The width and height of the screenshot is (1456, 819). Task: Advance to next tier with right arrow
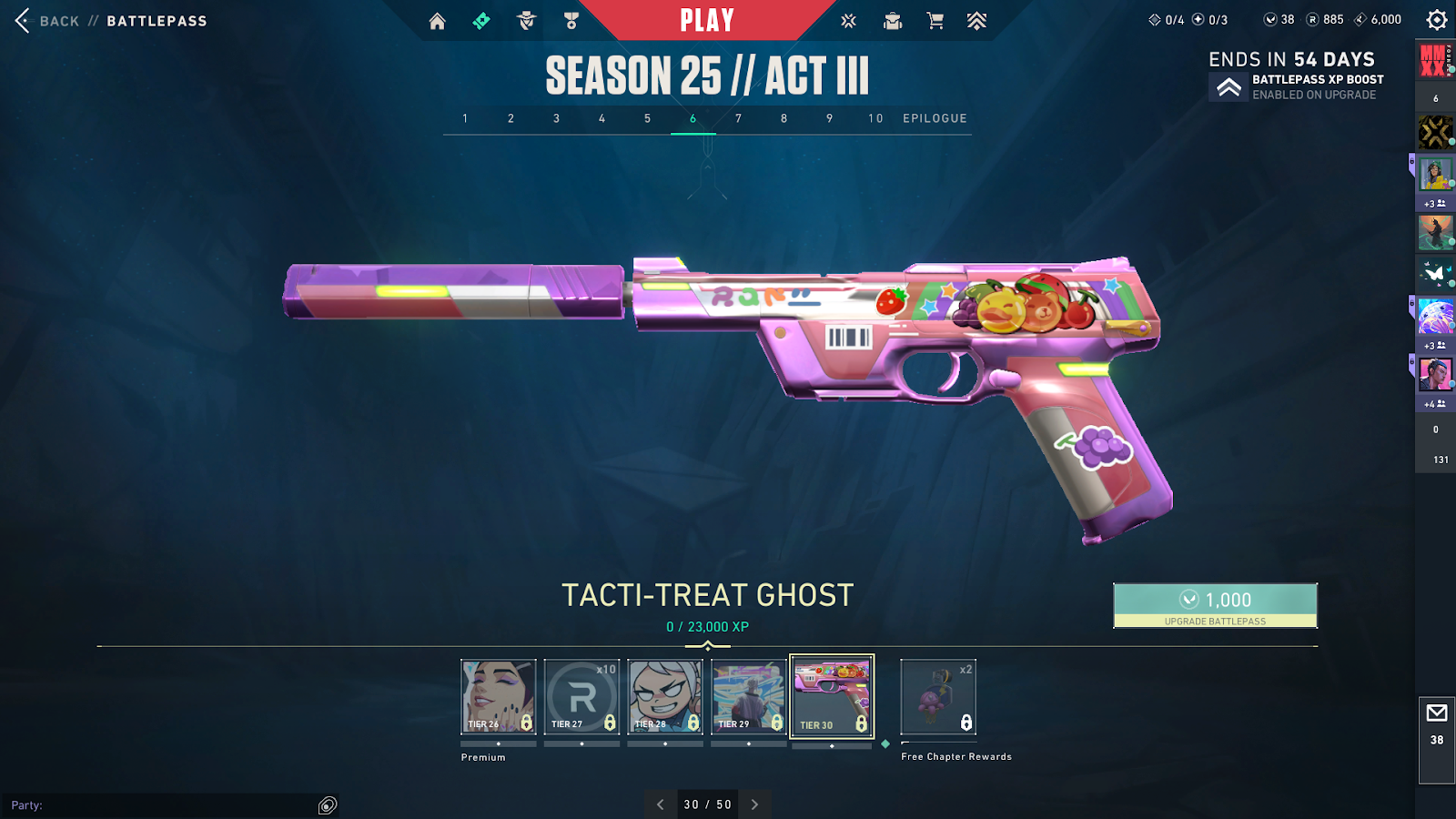click(x=754, y=804)
